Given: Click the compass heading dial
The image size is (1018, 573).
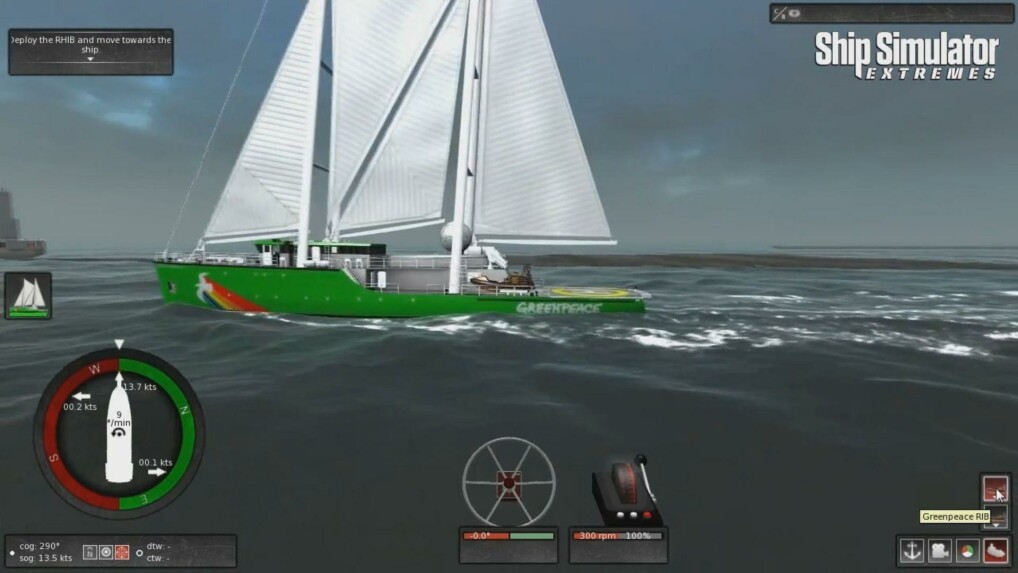Looking at the screenshot, I should coord(119,430).
